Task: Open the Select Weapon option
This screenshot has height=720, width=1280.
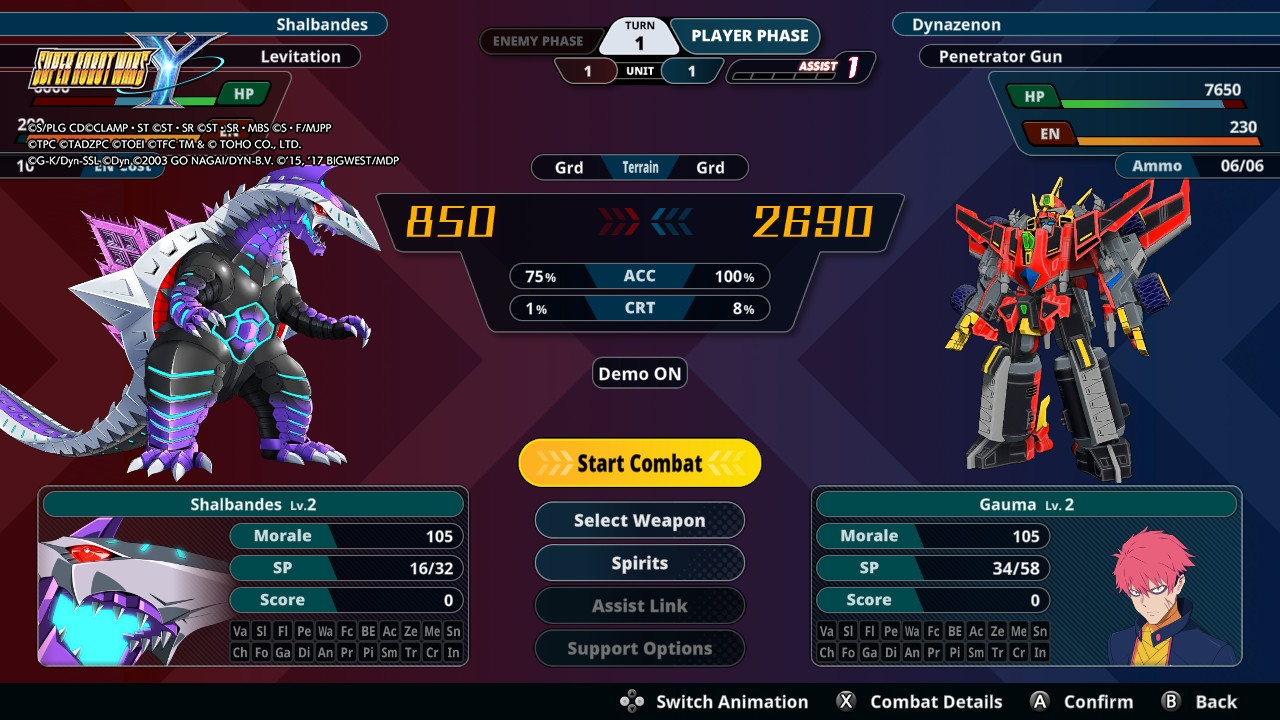Action: (640, 520)
